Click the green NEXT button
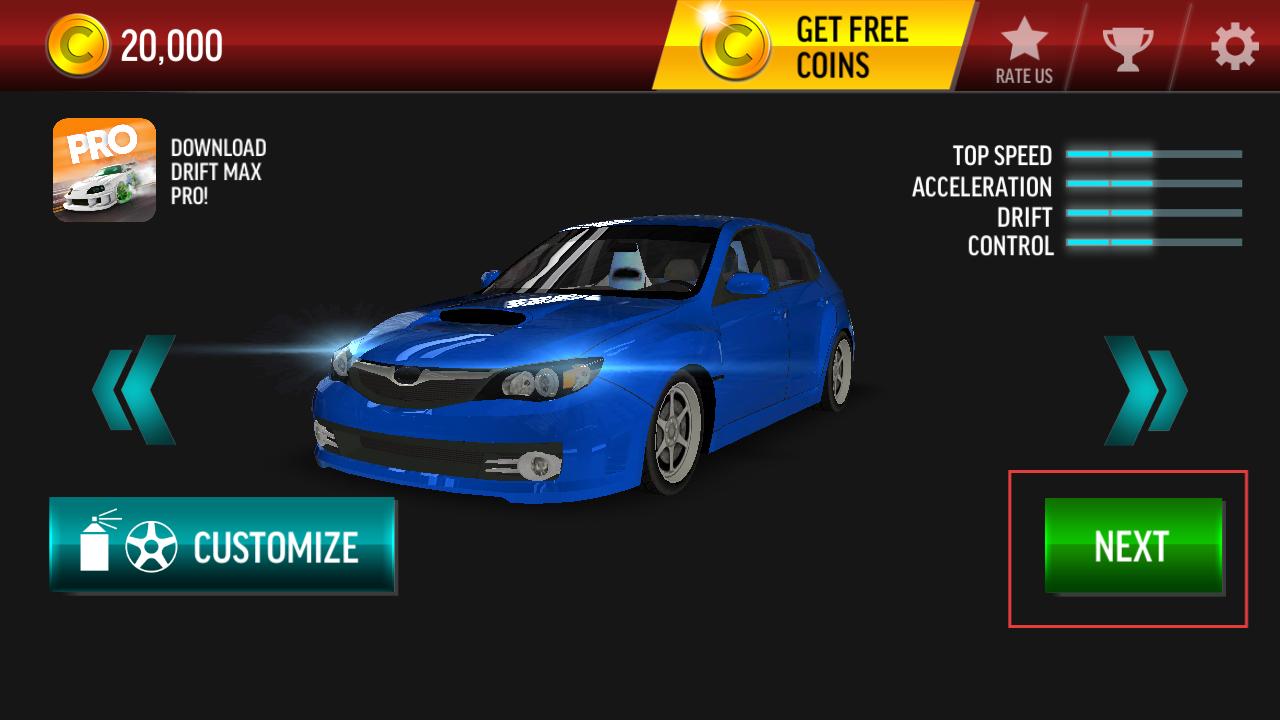Image resolution: width=1280 pixels, height=720 pixels. (x=1133, y=546)
